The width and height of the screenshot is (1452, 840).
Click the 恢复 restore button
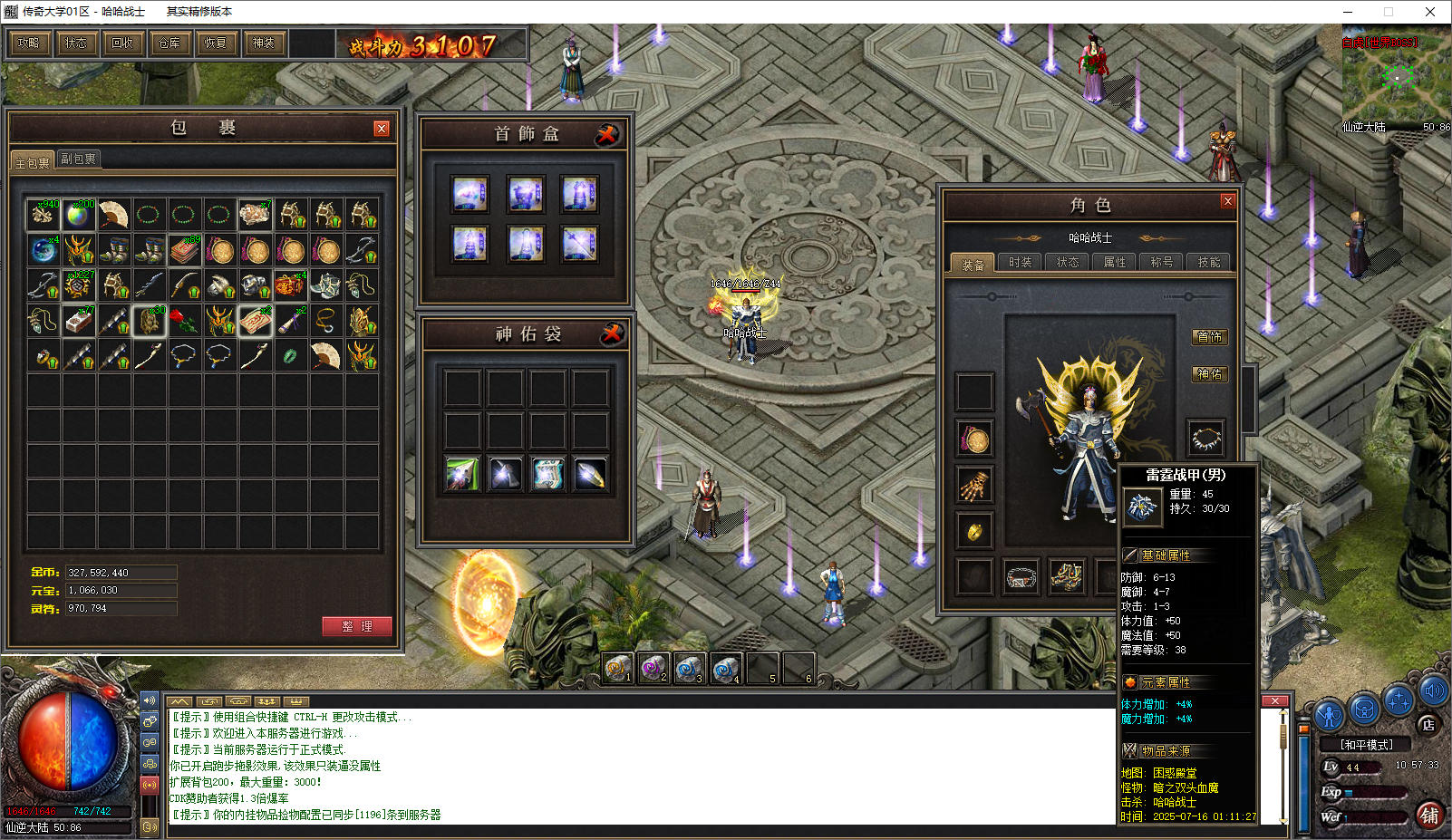(x=216, y=43)
